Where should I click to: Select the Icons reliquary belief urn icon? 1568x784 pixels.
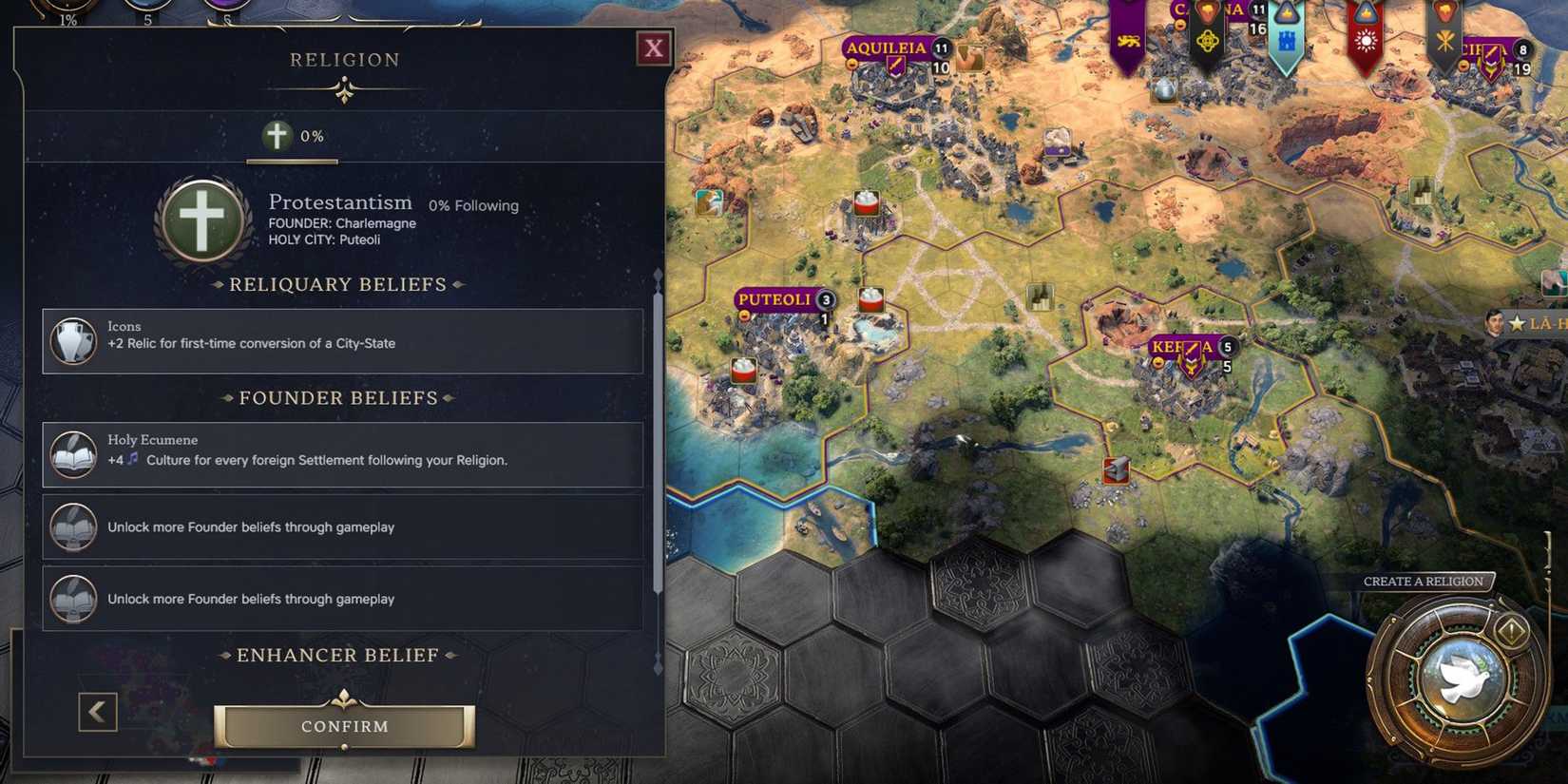click(x=72, y=340)
